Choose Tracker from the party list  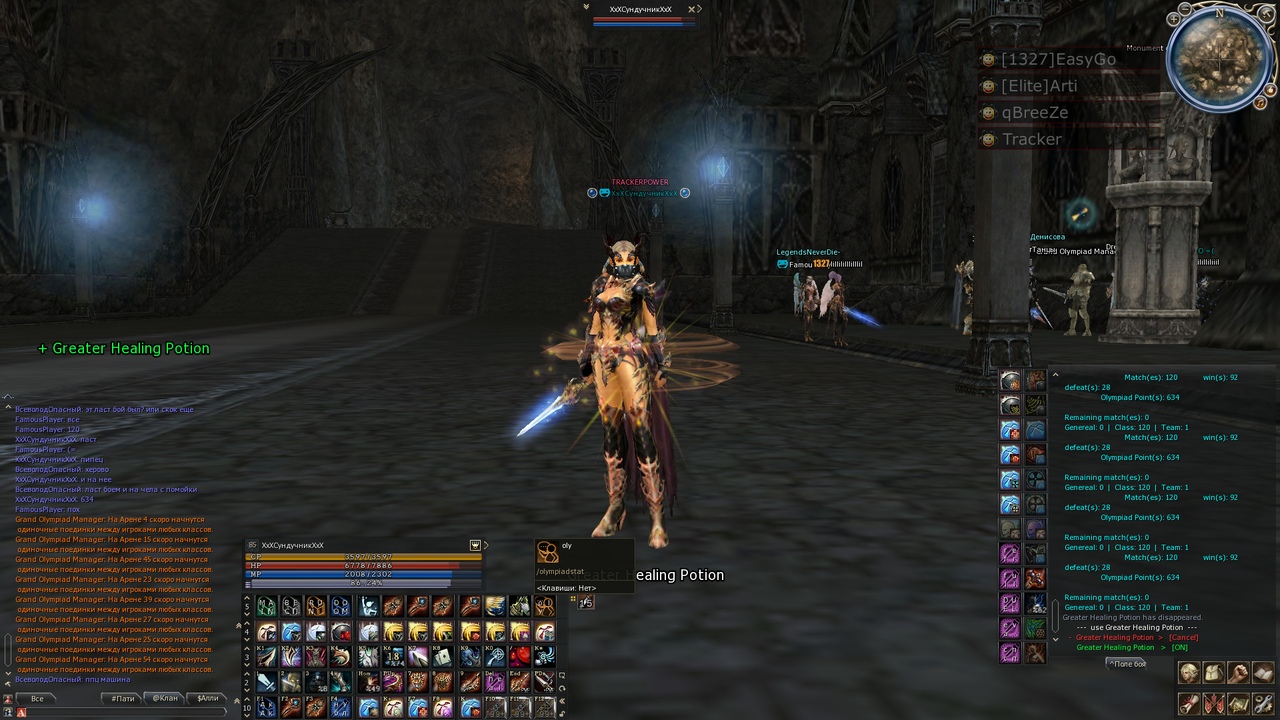pos(1031,139)
